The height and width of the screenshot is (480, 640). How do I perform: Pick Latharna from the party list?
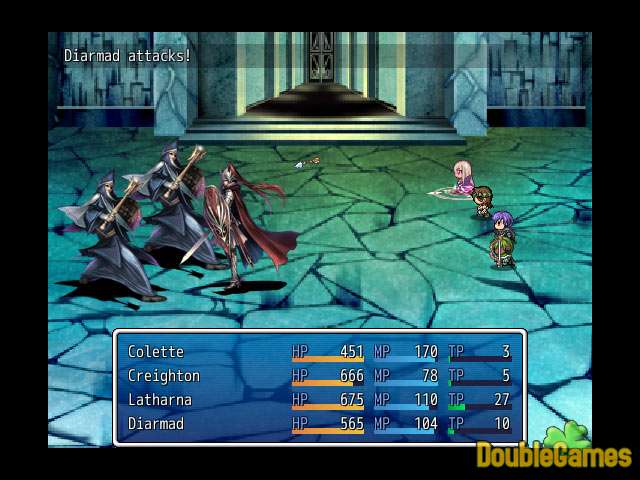coord(161,400)
